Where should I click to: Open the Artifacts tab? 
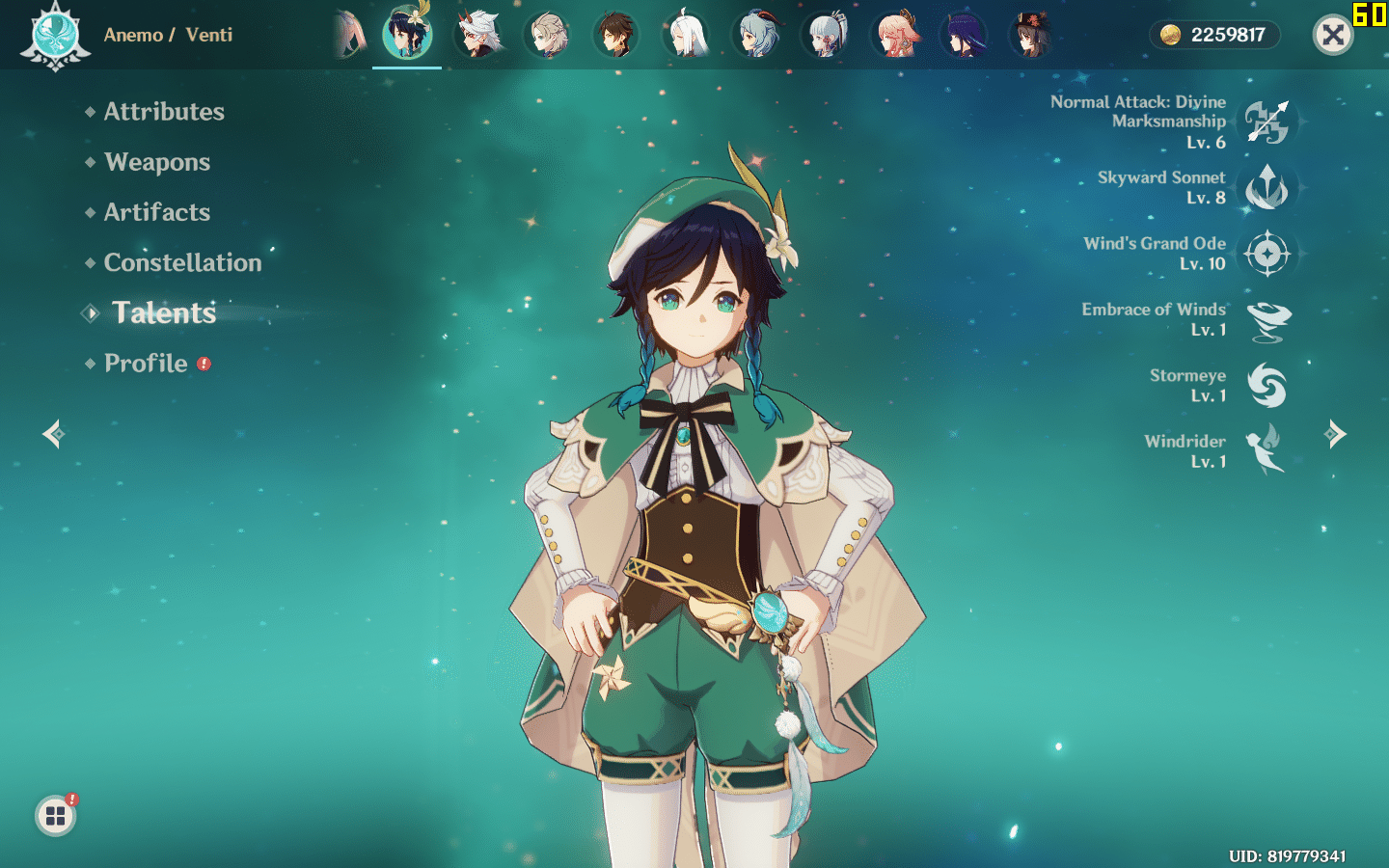157,212
